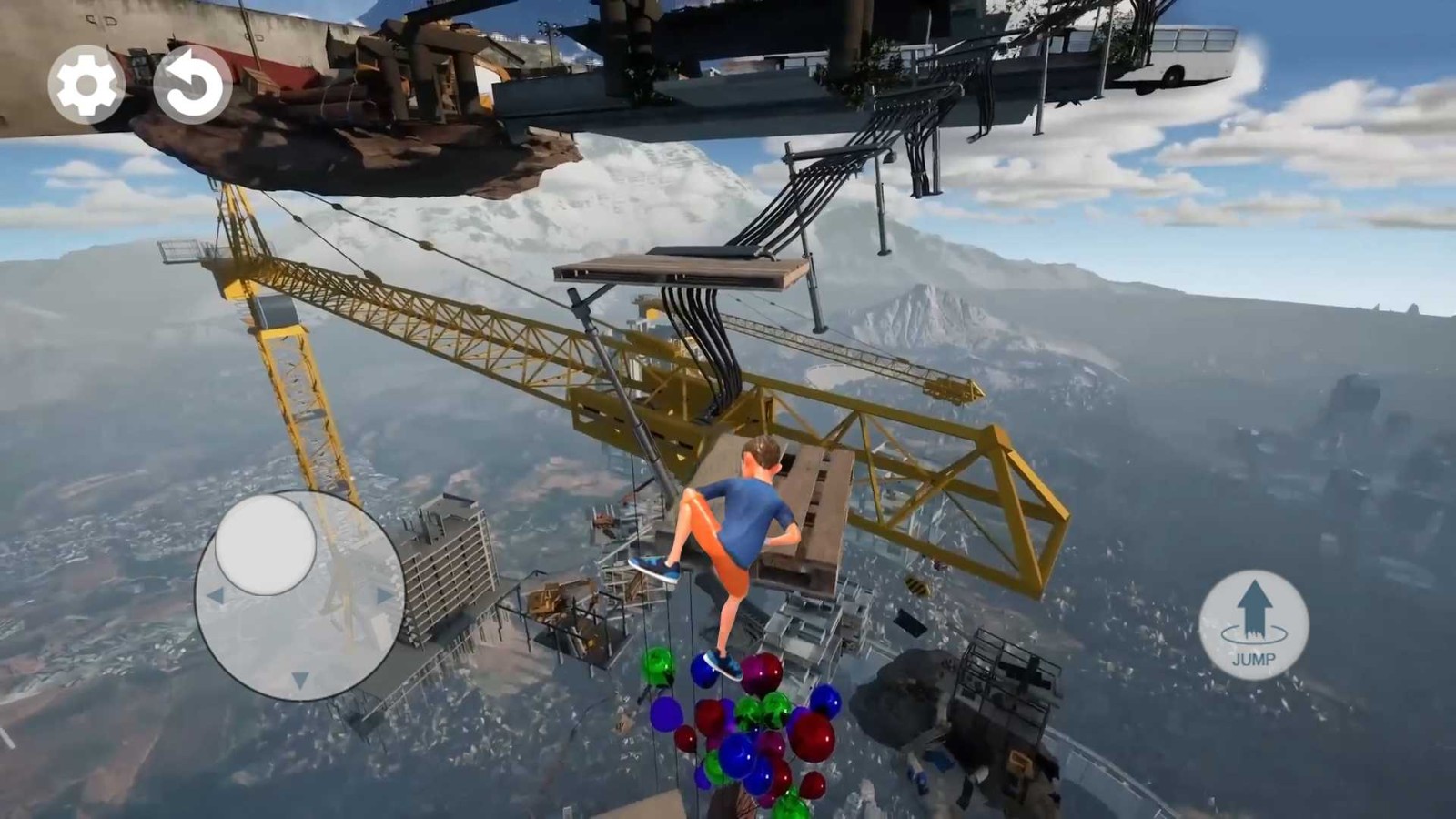Open the gear settings menu
This screenshot has width=1456, height=819.
pyautogui.click(x=86, y=85)
